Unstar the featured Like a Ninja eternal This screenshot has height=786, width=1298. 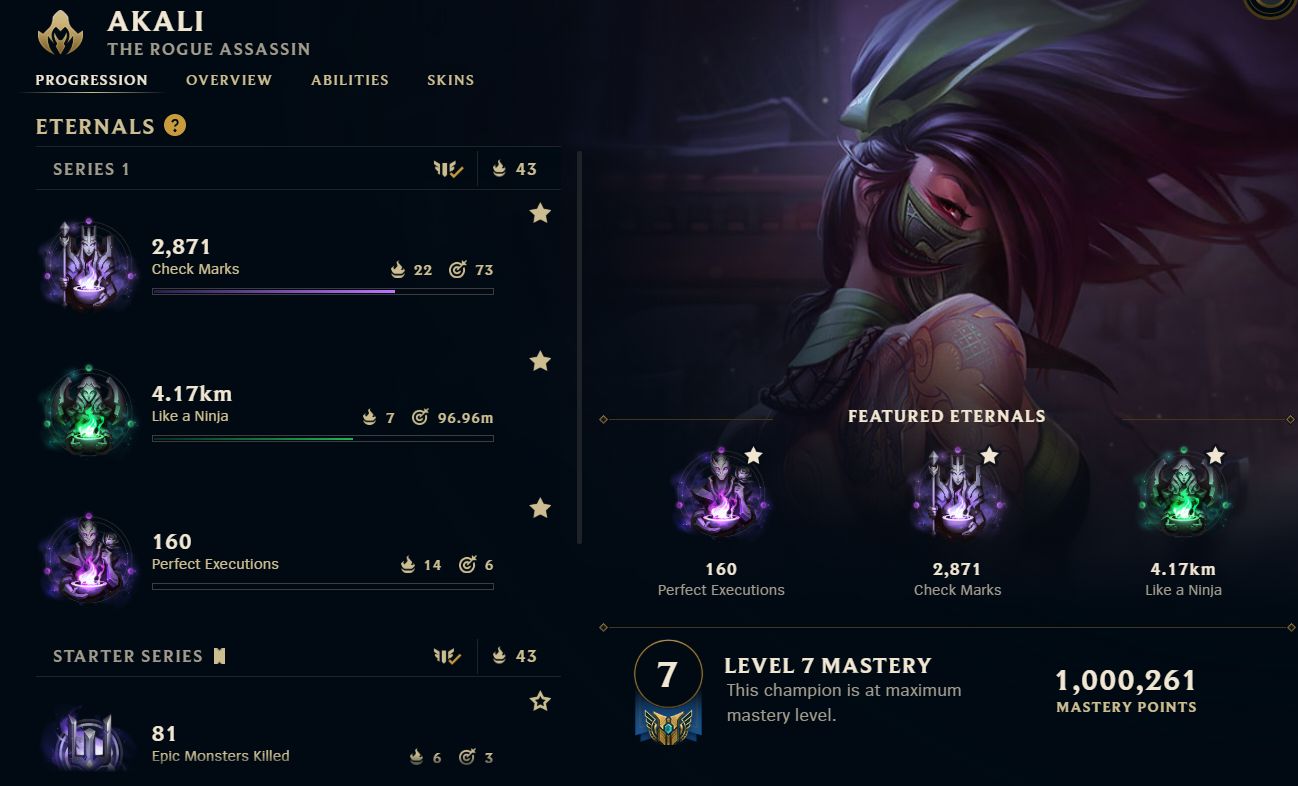pos(1216,455)
